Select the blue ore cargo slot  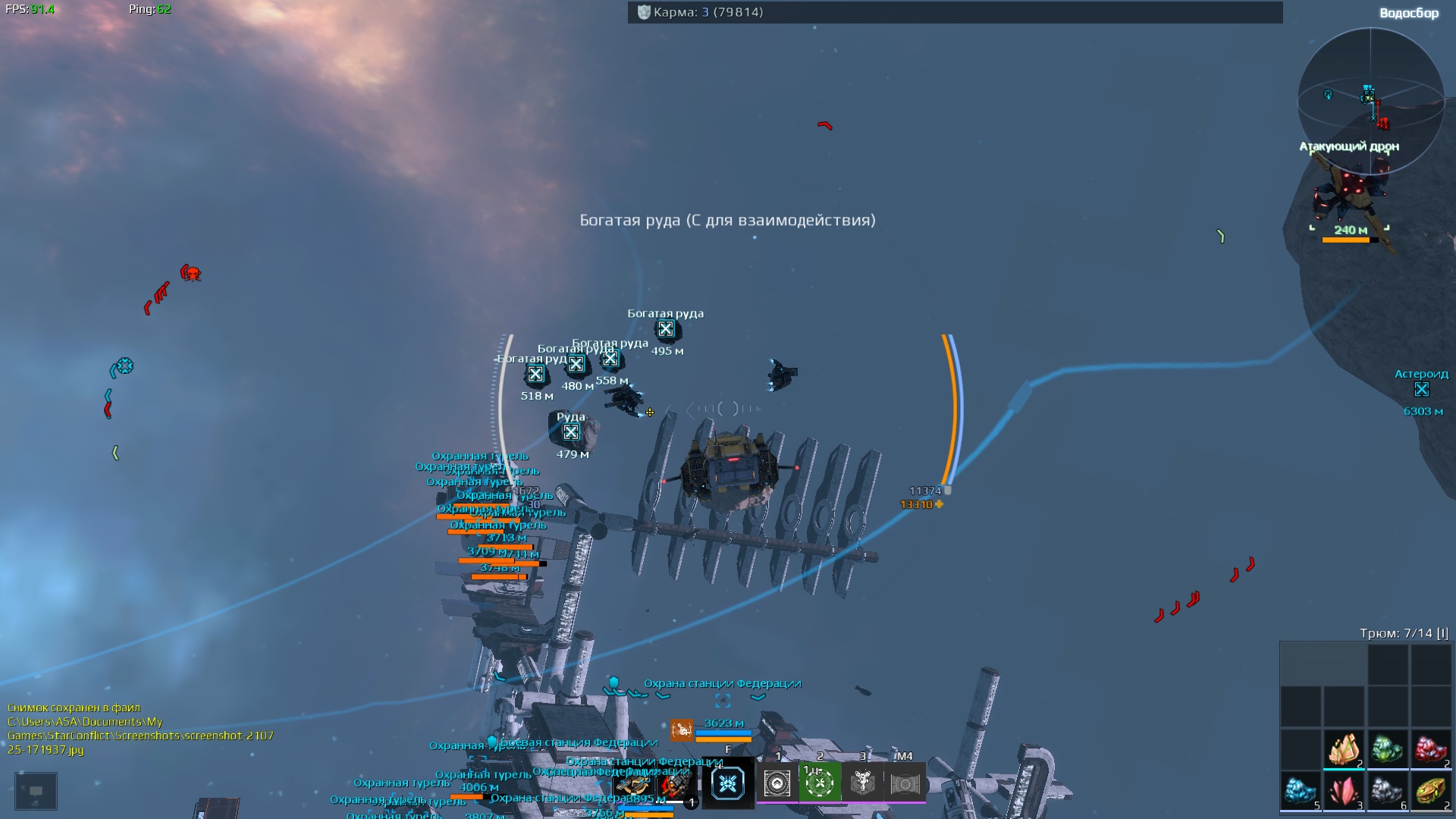click(x=1301, y=791)
